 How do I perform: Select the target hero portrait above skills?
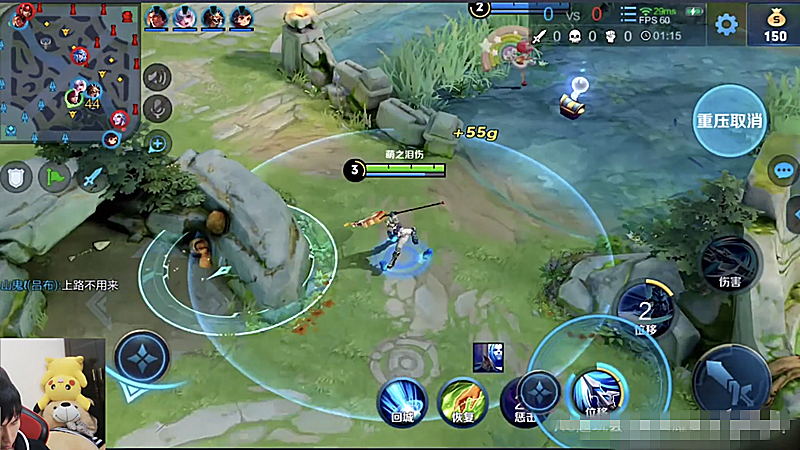point(488,356)
